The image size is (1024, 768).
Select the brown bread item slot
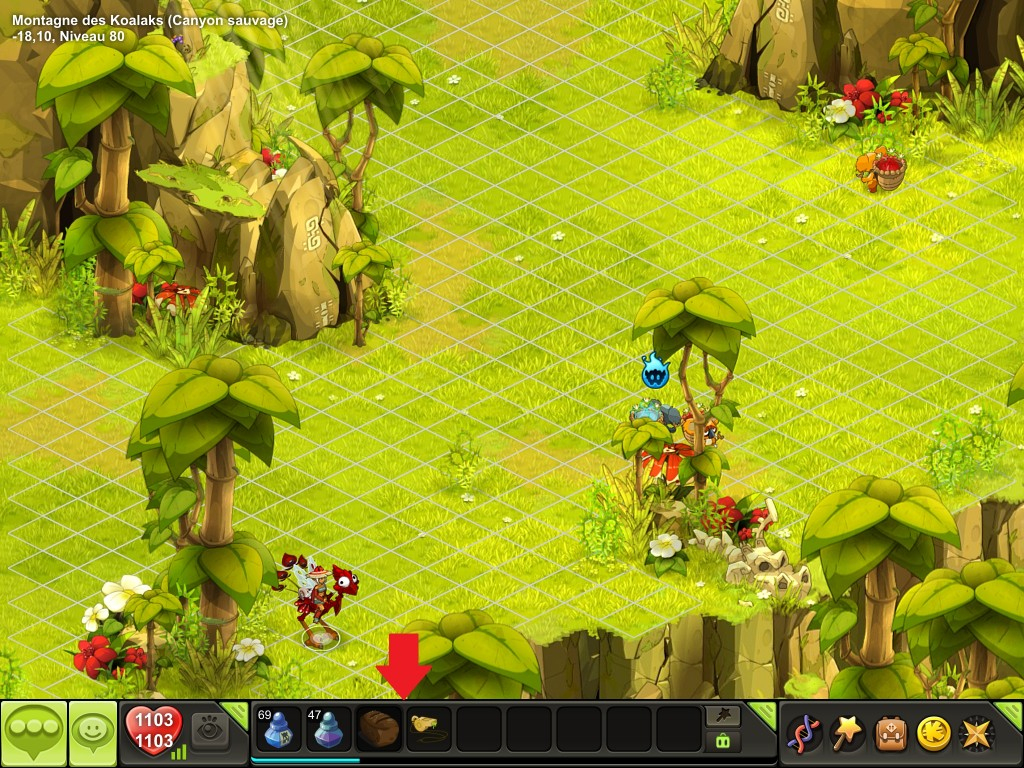[379, 729]
